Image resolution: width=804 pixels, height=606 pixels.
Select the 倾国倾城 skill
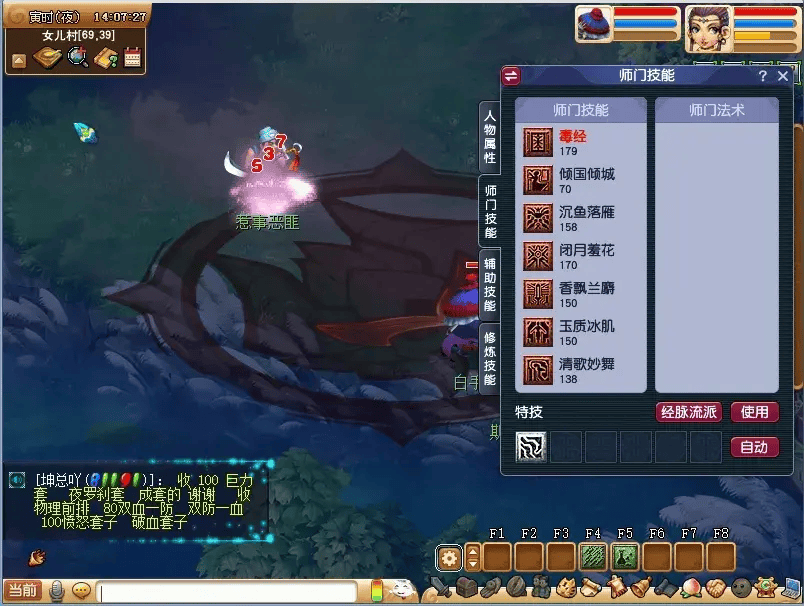(582, 181)
